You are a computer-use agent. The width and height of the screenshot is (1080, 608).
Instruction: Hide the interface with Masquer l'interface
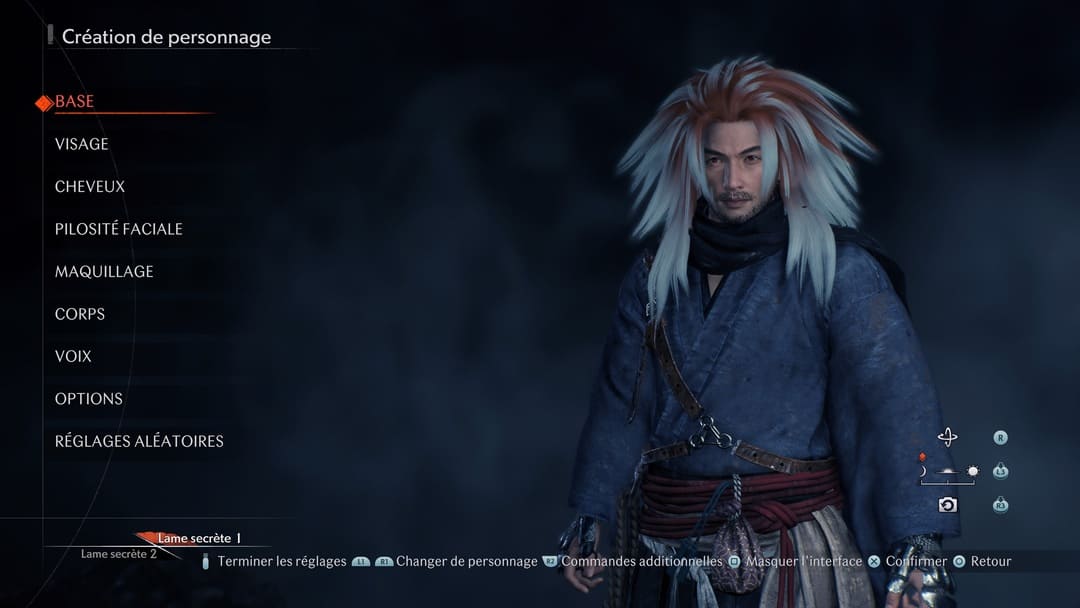(x=803, y=562)
